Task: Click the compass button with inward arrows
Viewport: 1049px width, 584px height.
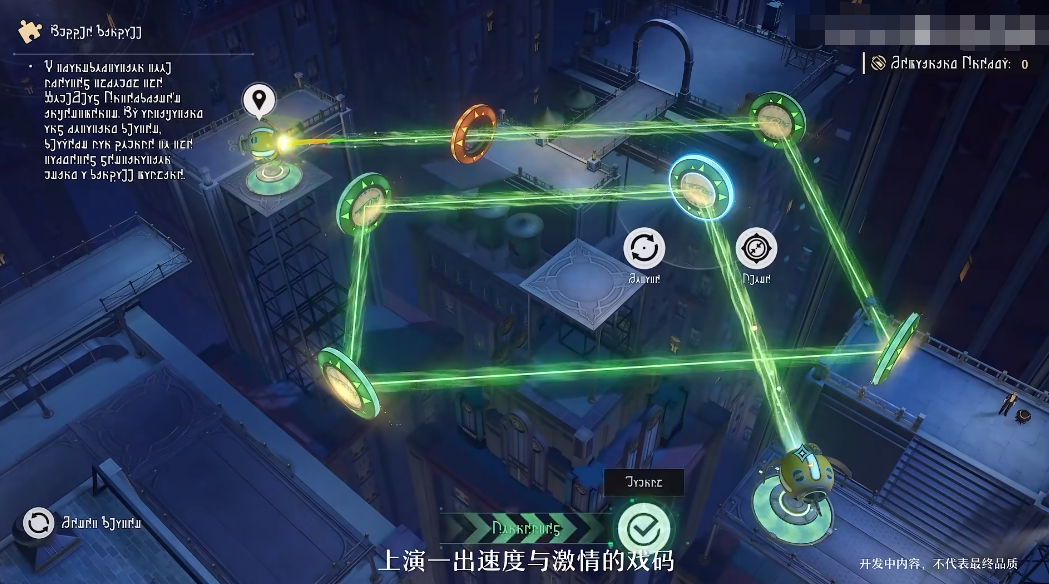Action: pos(757,249)
